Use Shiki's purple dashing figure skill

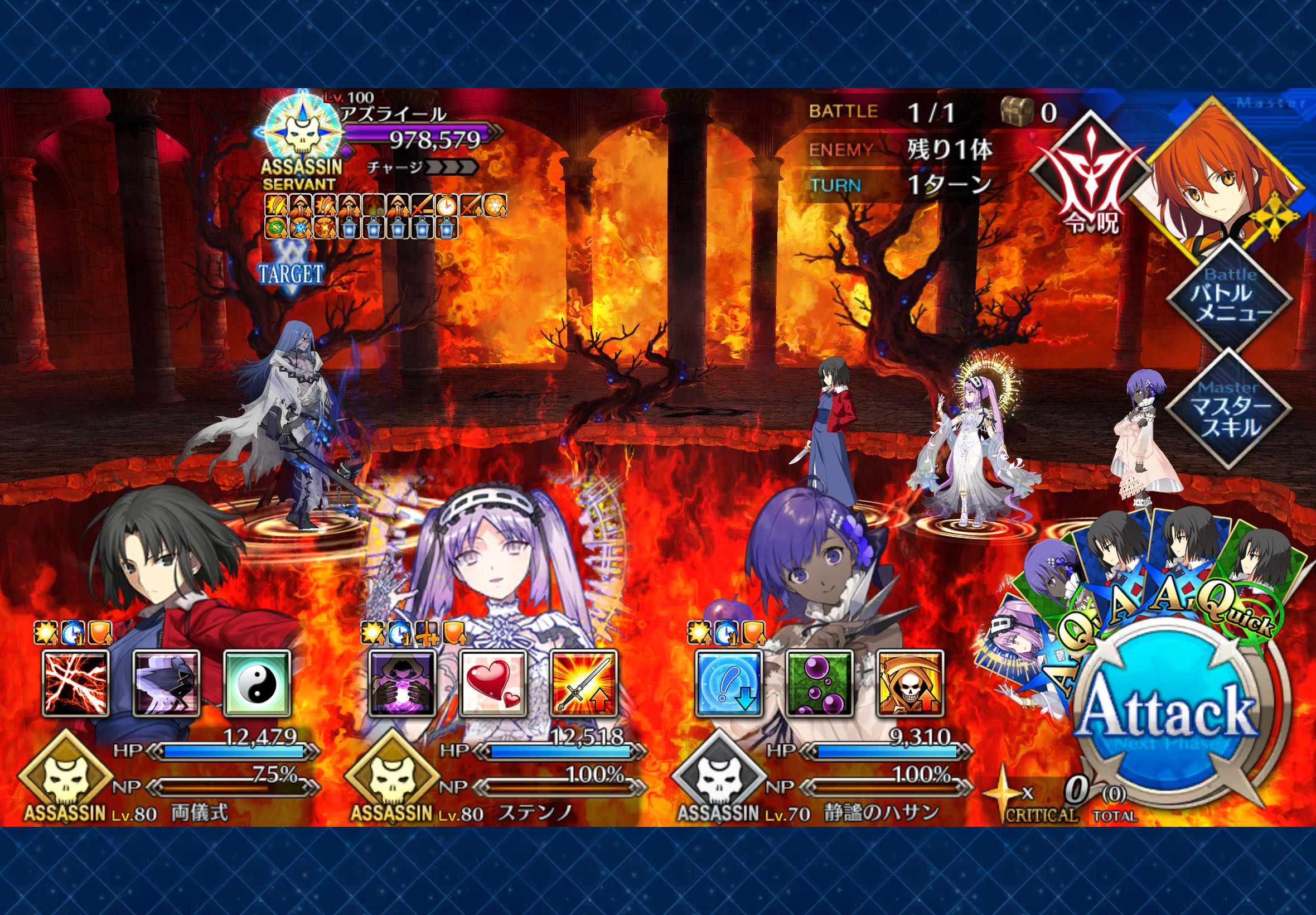(x=166, y=682)
